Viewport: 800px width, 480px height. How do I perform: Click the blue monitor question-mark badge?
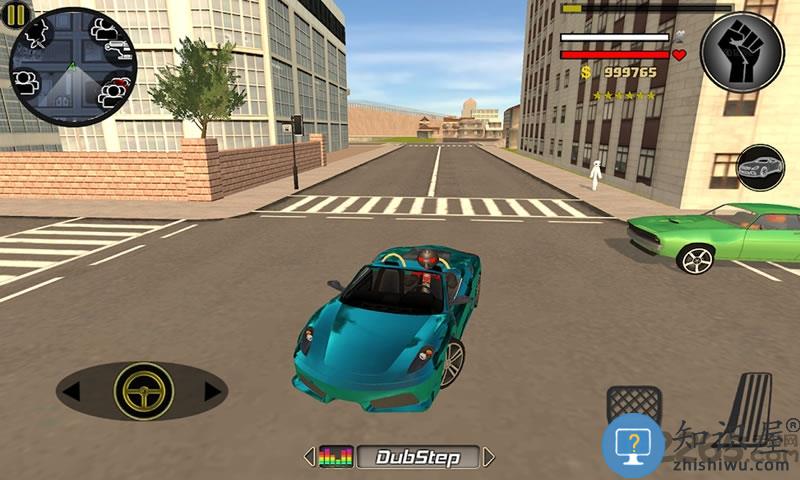(x=633, y=443)
